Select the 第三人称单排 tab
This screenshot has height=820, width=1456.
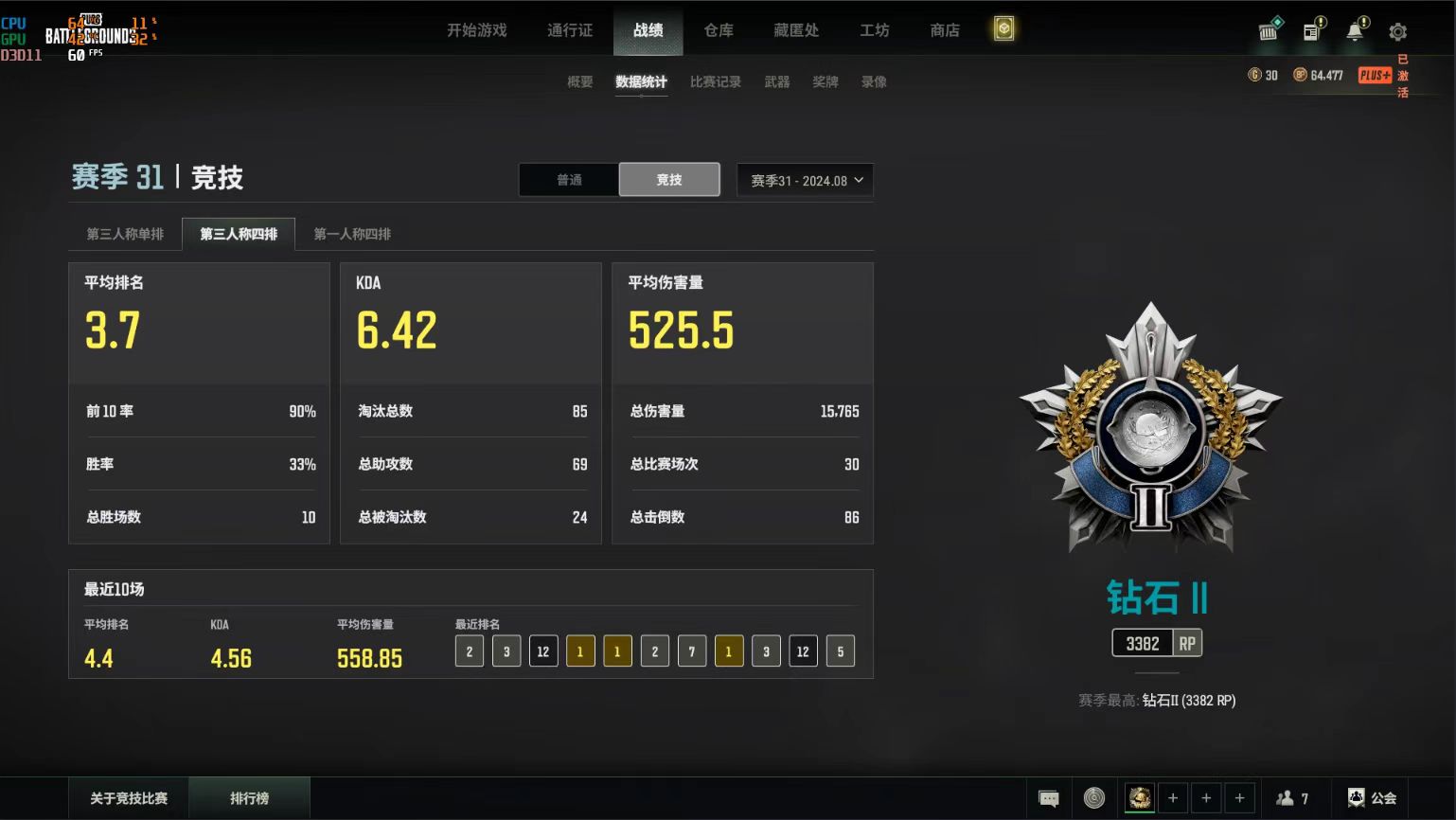[x=125, y=234]
